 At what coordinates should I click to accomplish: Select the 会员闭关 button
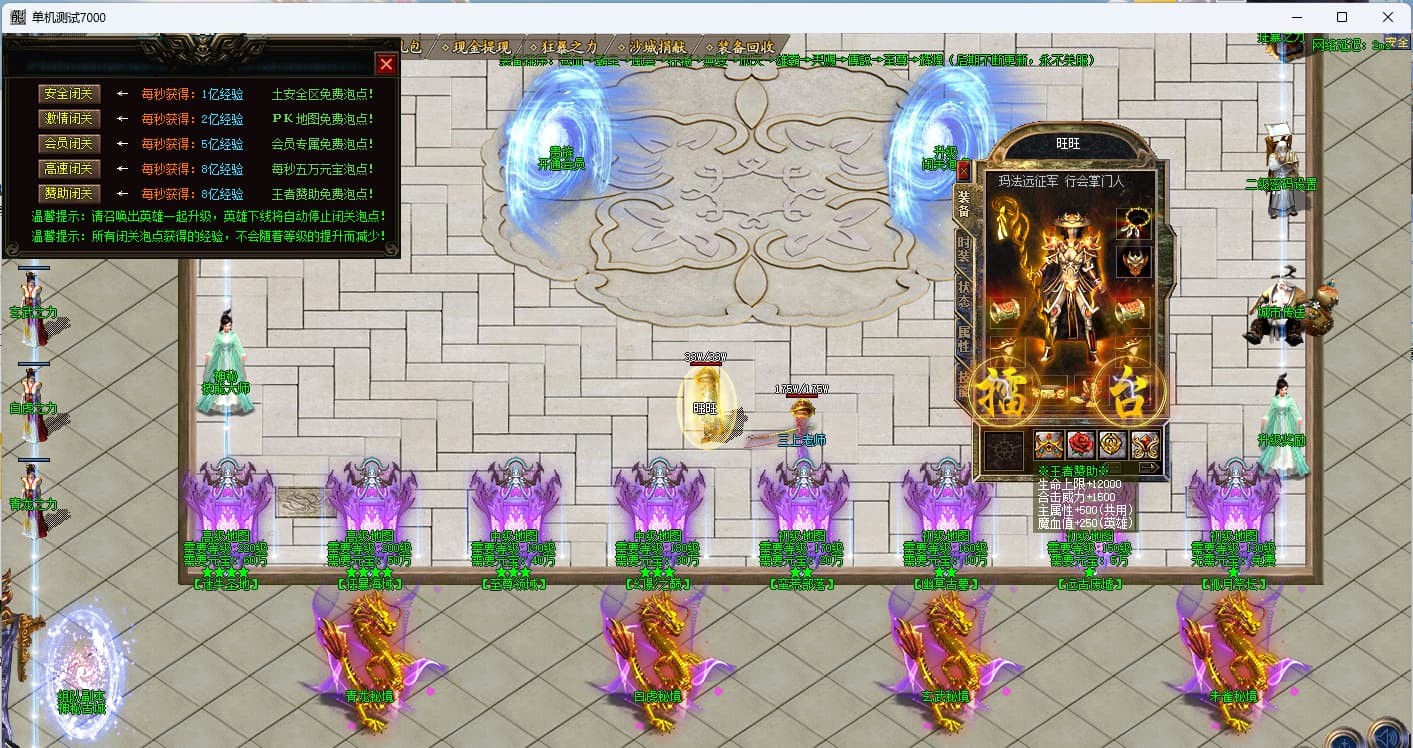click(x=69, y=144)
